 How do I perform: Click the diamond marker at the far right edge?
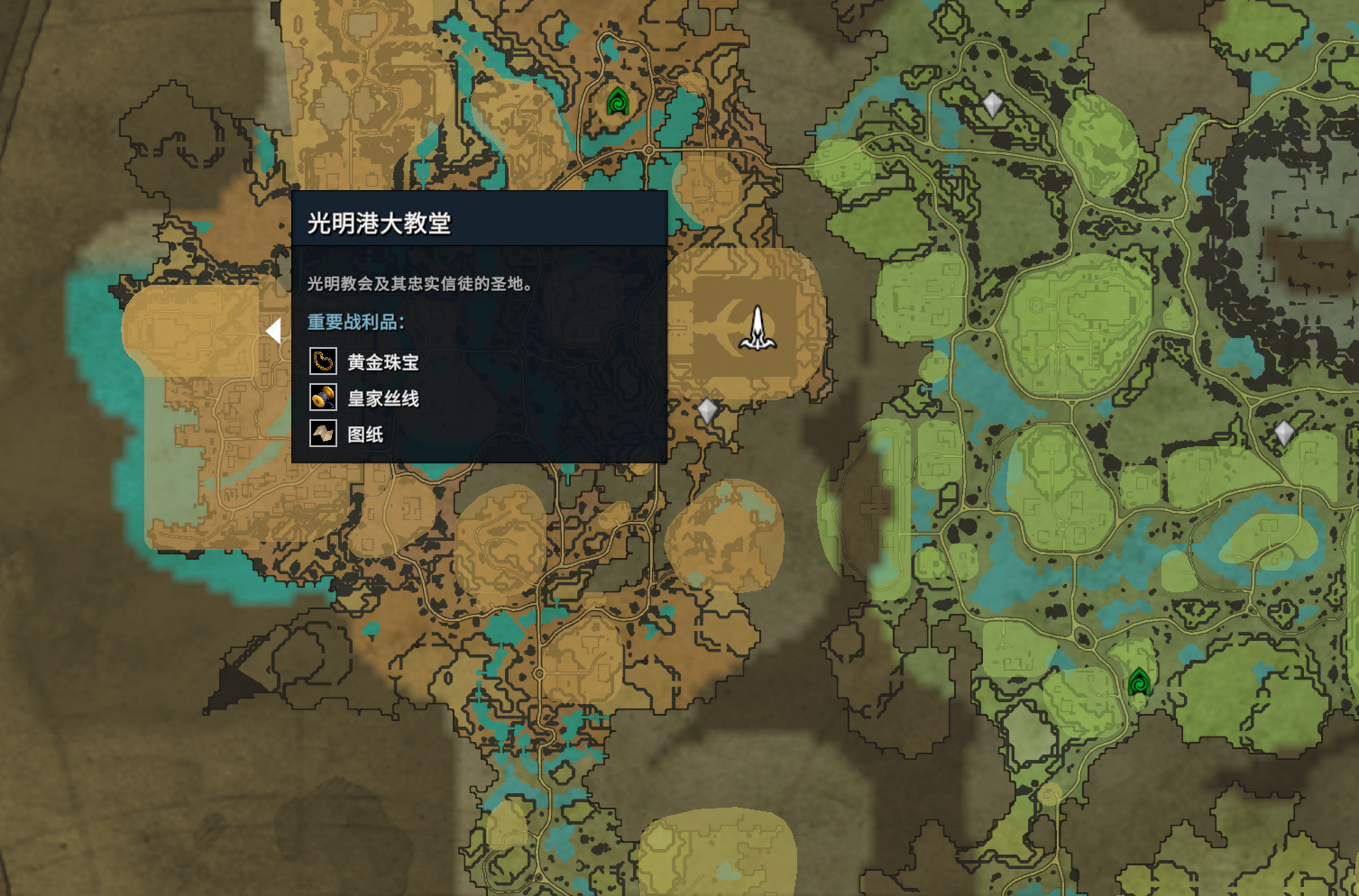(1286, 432)
